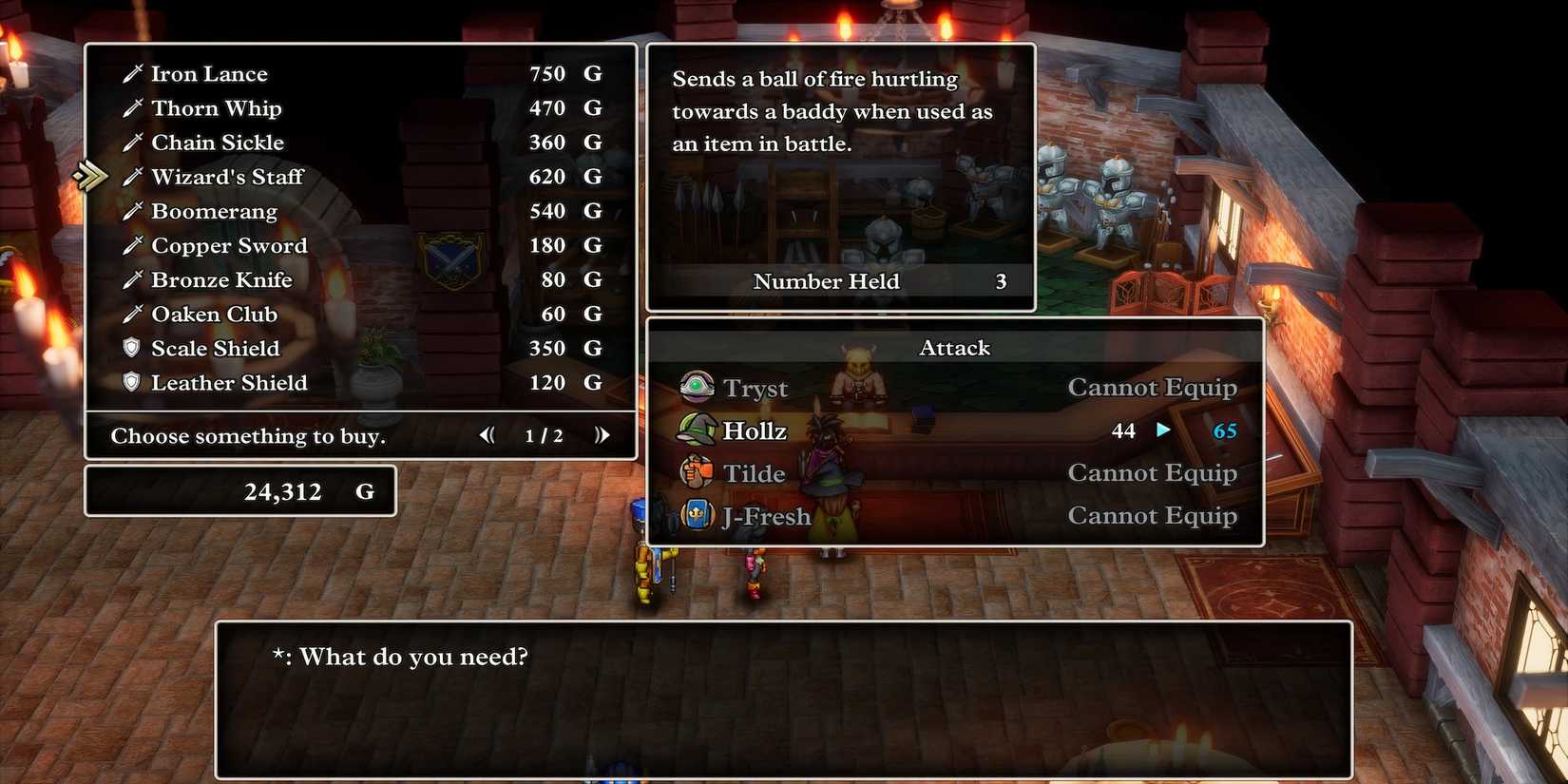
Task: Click J-Fresh's blue portrait icon
Action: 697,515
